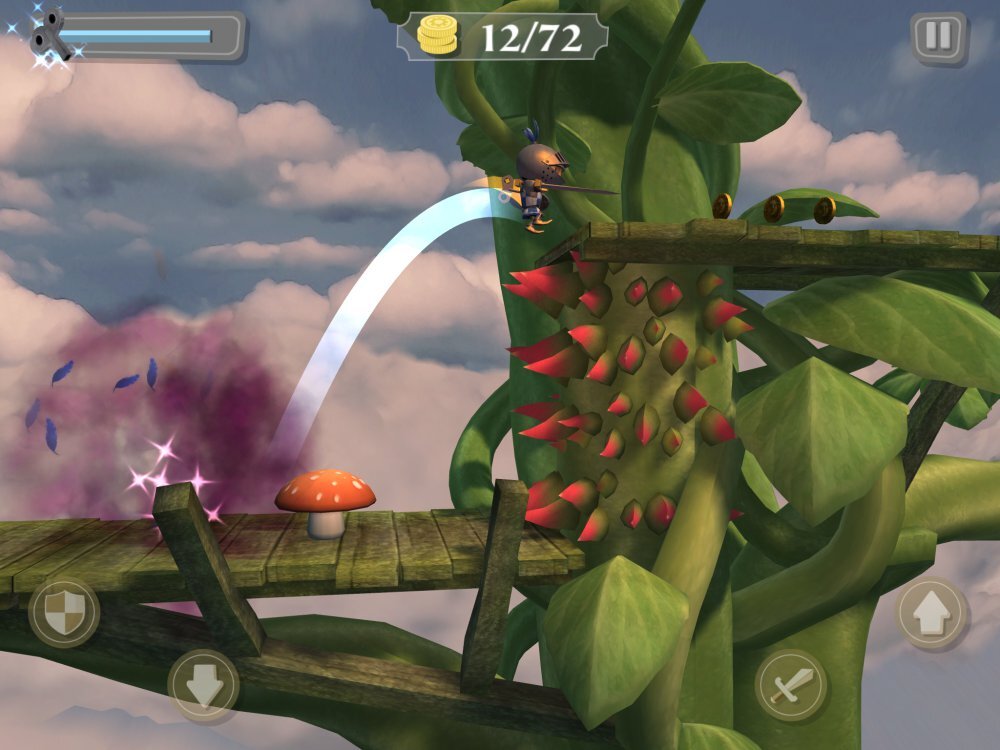Tap the down arrow button

[x=203, y=685]
